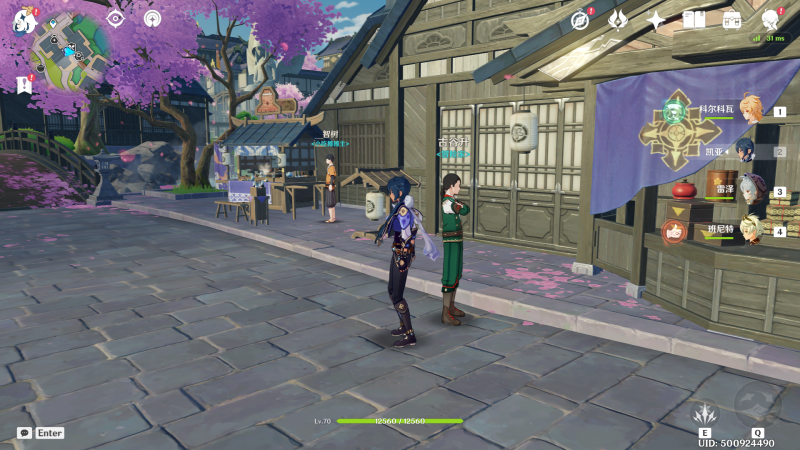Open the Paimon menu
The width and height of the screenshot is (800, 450).
click(23, 19)
